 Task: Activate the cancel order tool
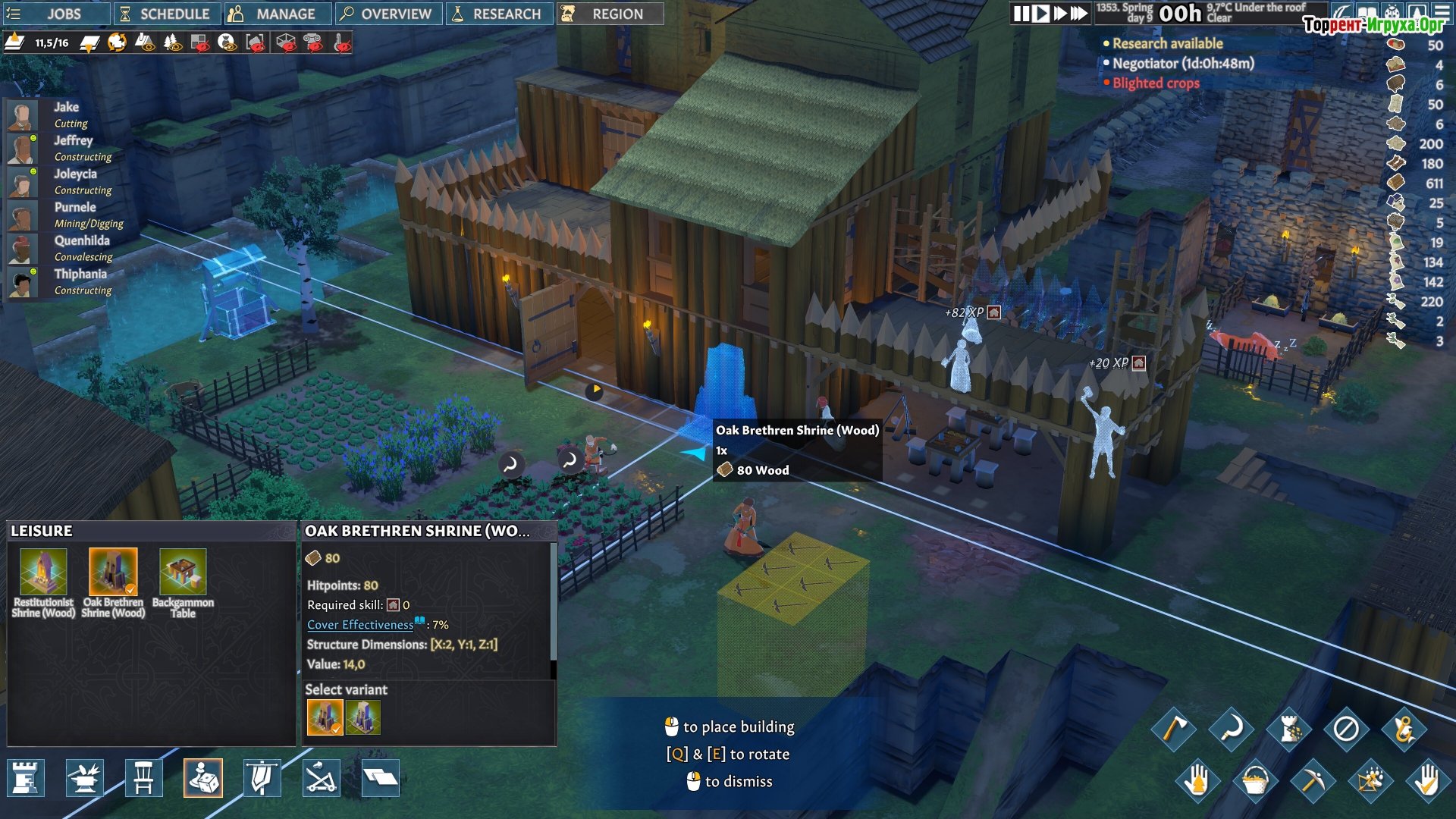1346,730
